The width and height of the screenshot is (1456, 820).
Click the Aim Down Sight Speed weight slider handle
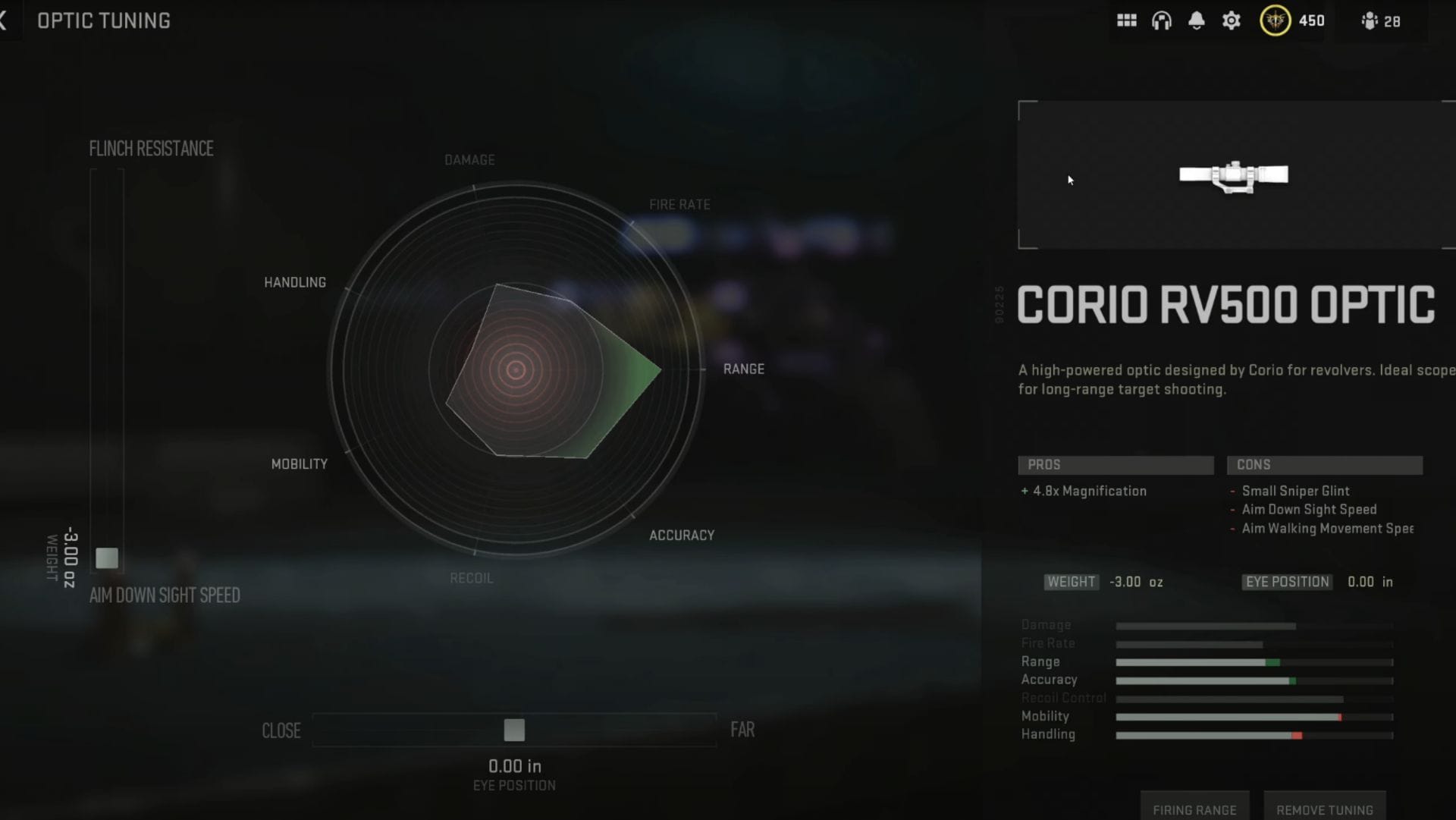tap(107, 558)
